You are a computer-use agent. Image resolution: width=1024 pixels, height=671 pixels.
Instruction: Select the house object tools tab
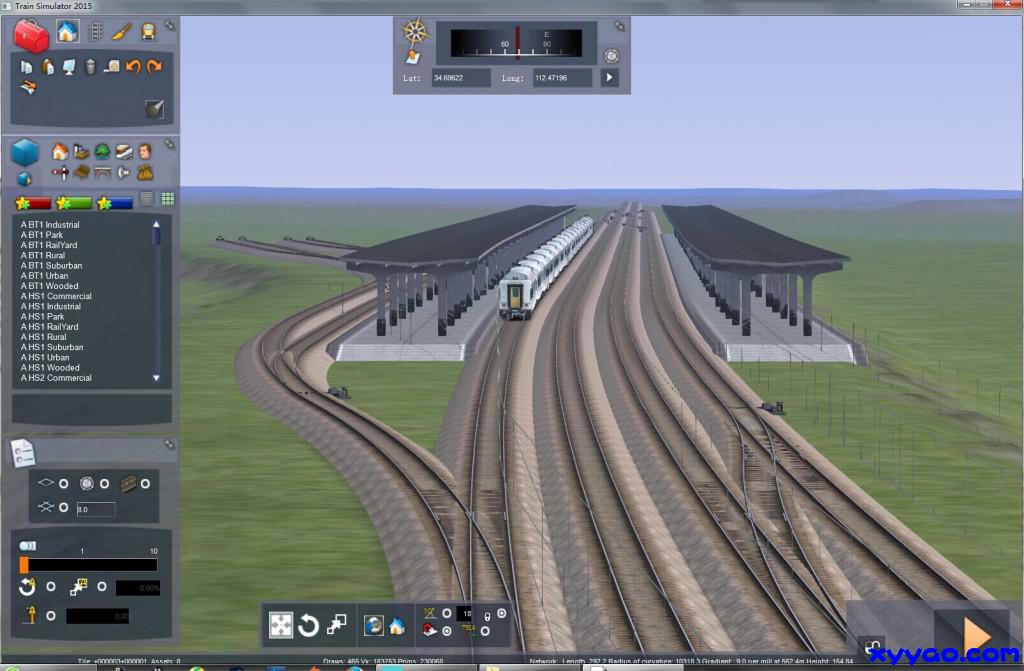67,31
